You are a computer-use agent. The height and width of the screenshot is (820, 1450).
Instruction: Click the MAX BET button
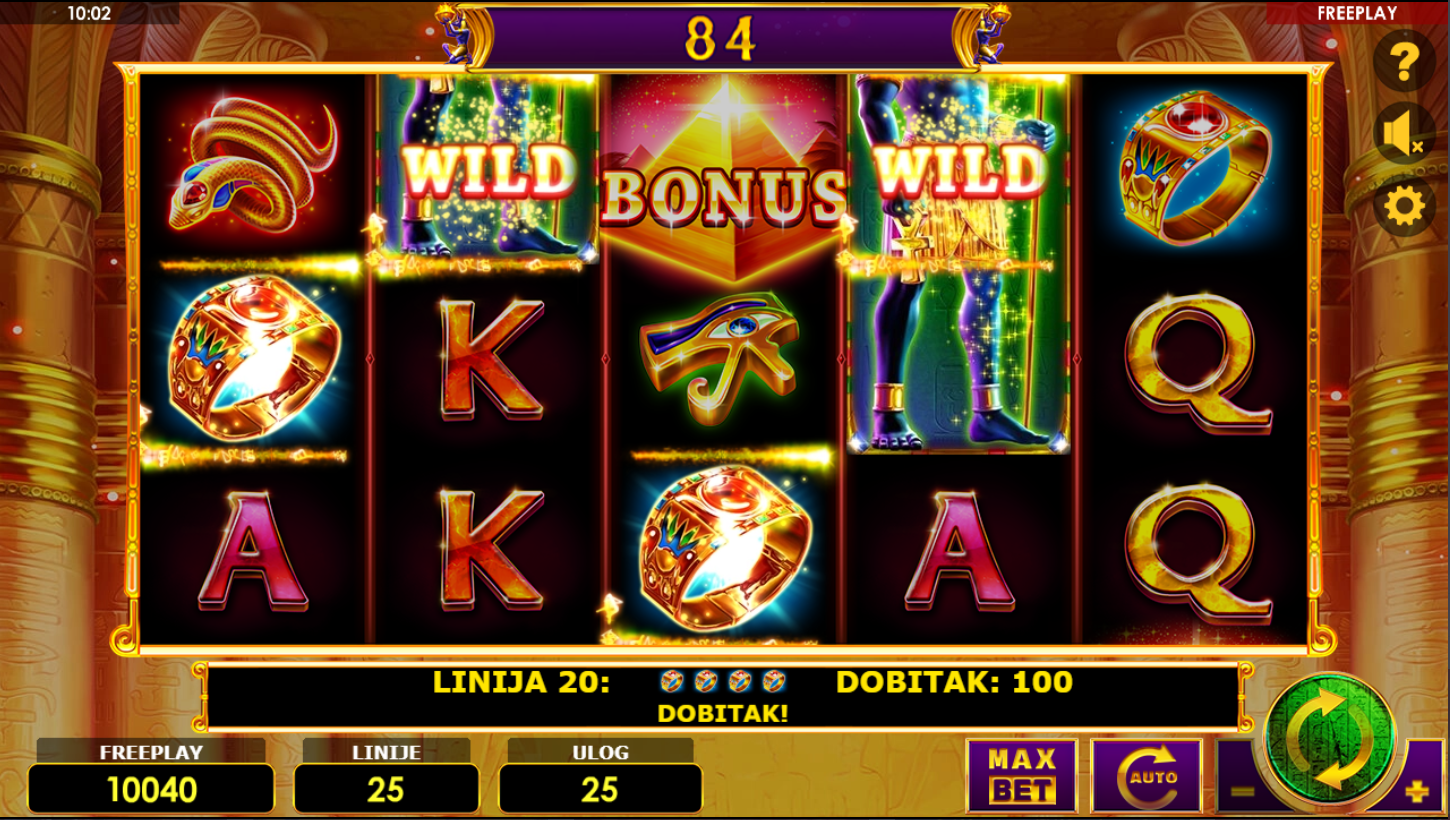tap(1021, 776)
